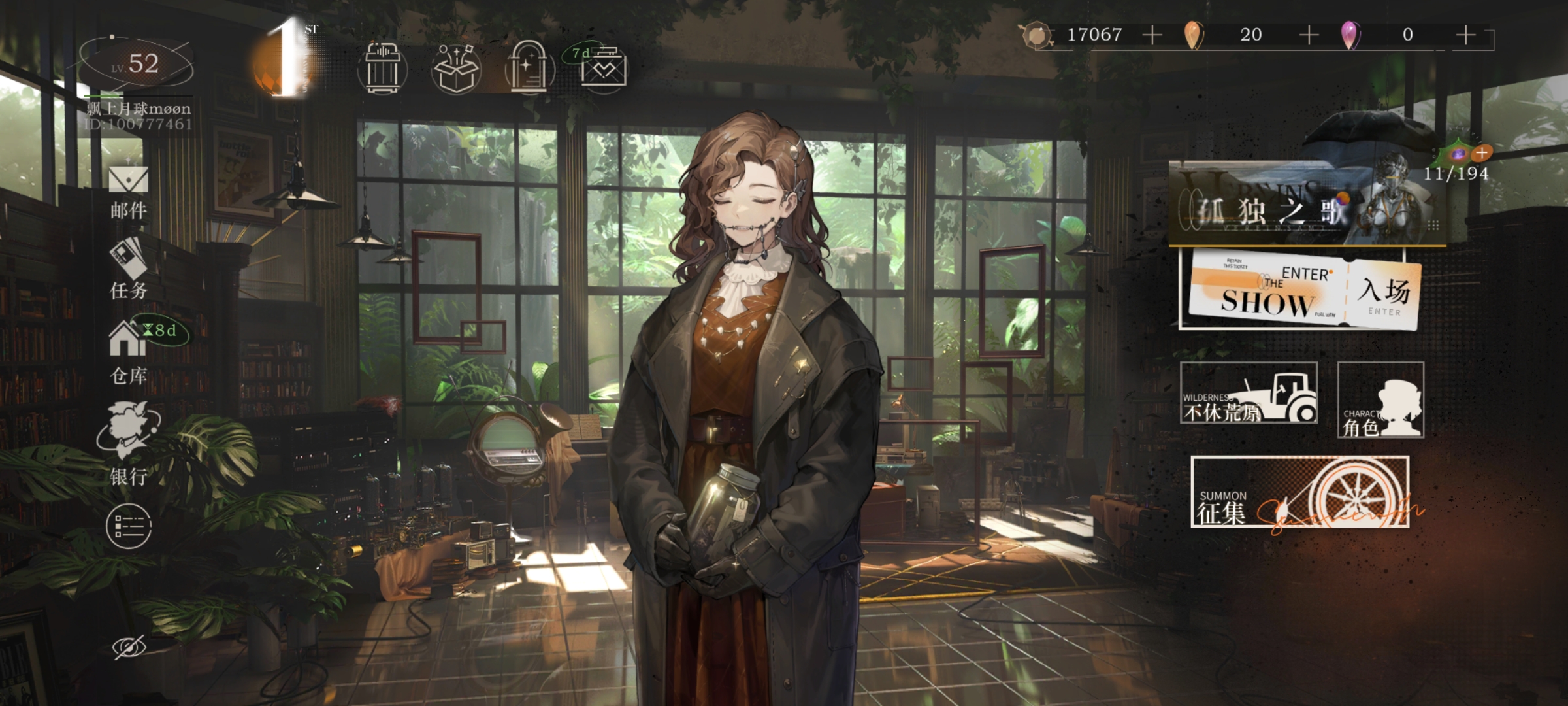This screenshot has width=1568, height=706.
Task: Open the 银行 bank shop
Action: pyautogui.click(x=129, y=443)
